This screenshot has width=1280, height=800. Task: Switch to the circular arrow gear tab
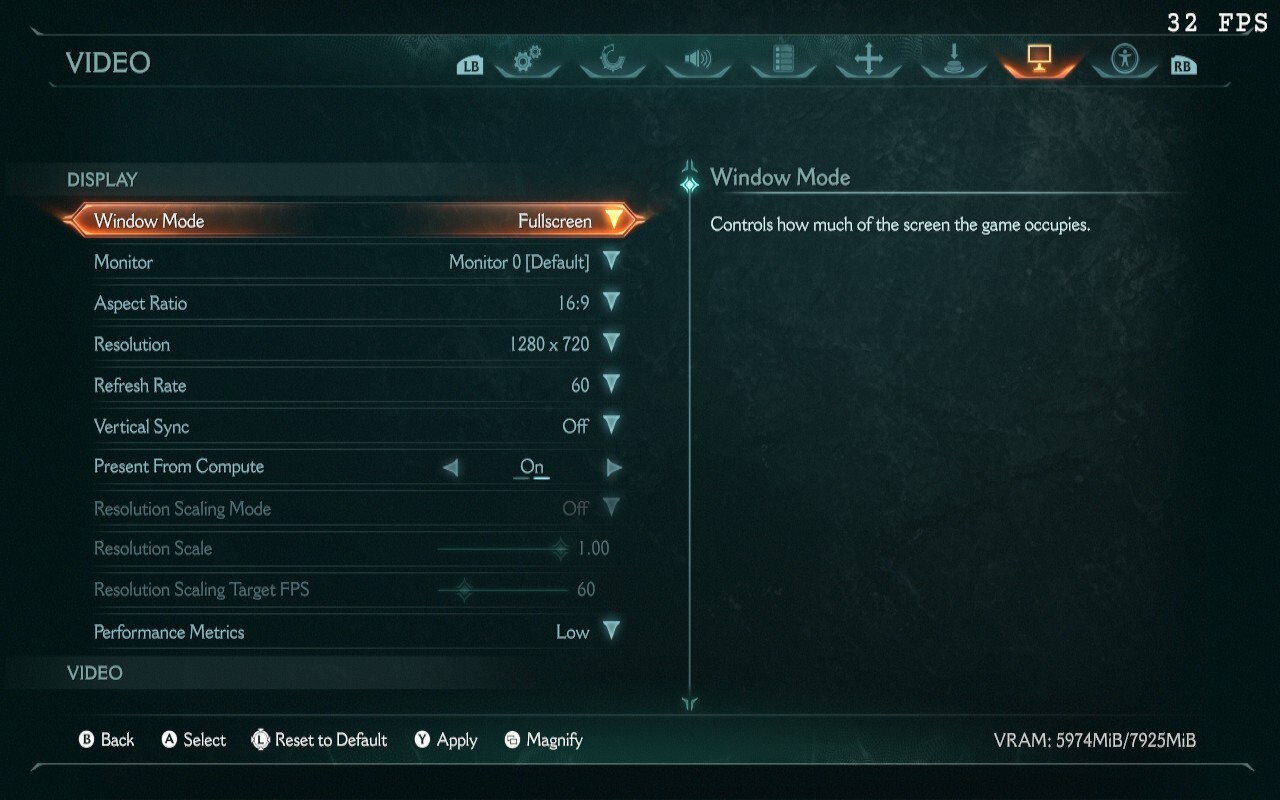click(612, 60)
